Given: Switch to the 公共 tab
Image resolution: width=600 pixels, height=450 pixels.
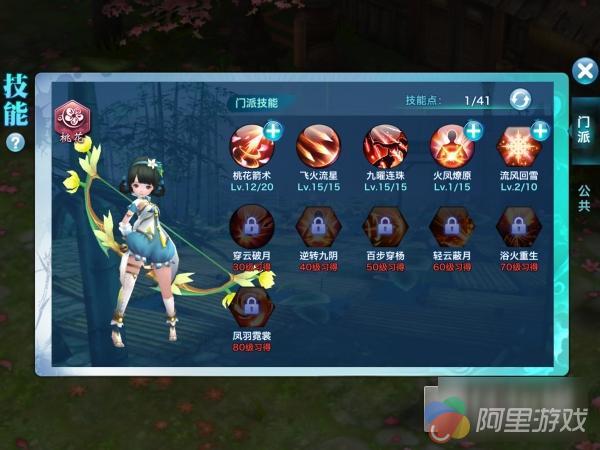Looking at the screenshot, I should click(x=583, y=198).
